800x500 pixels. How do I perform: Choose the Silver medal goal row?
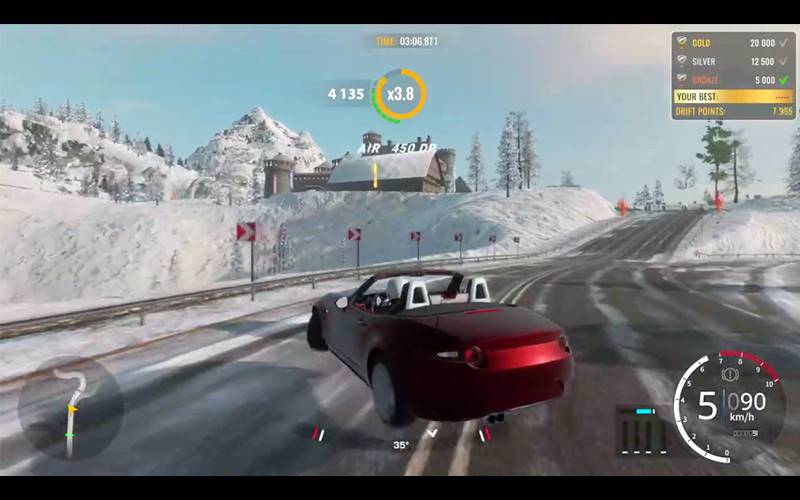point(733,61)
